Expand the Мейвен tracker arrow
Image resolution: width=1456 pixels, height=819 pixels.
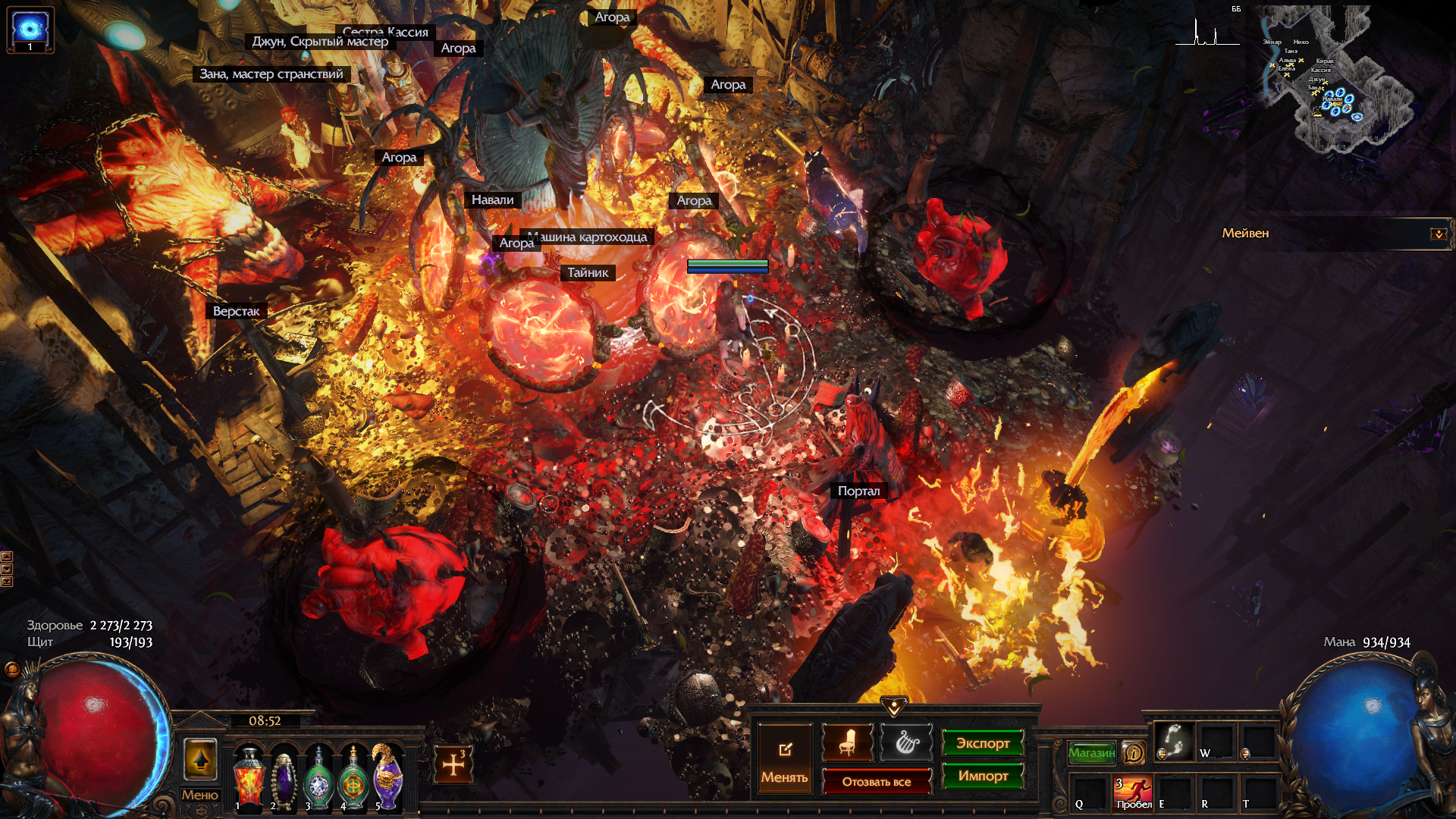pyautogui.click(x=1438, y=234)
